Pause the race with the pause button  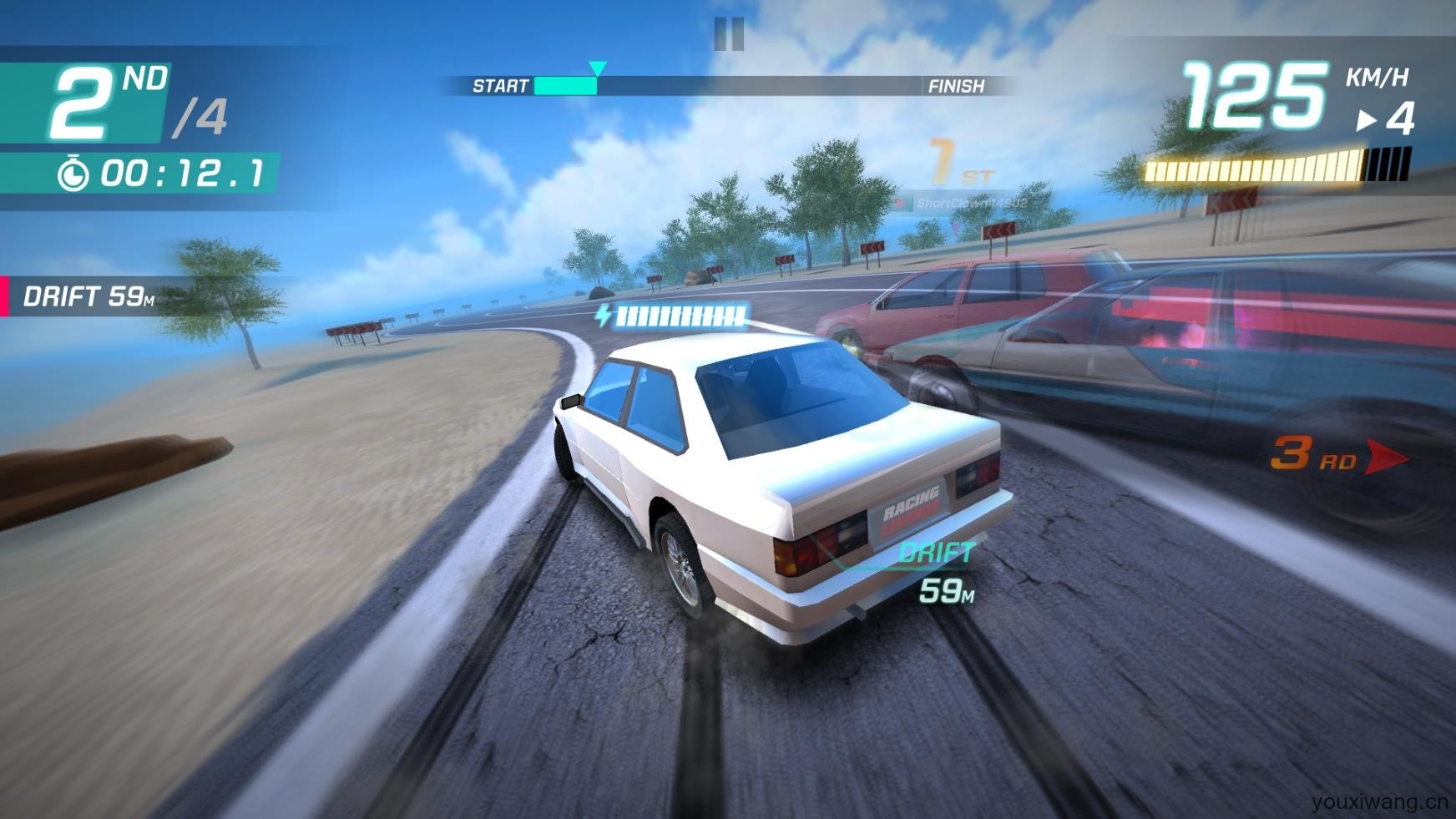pos(729,34)
